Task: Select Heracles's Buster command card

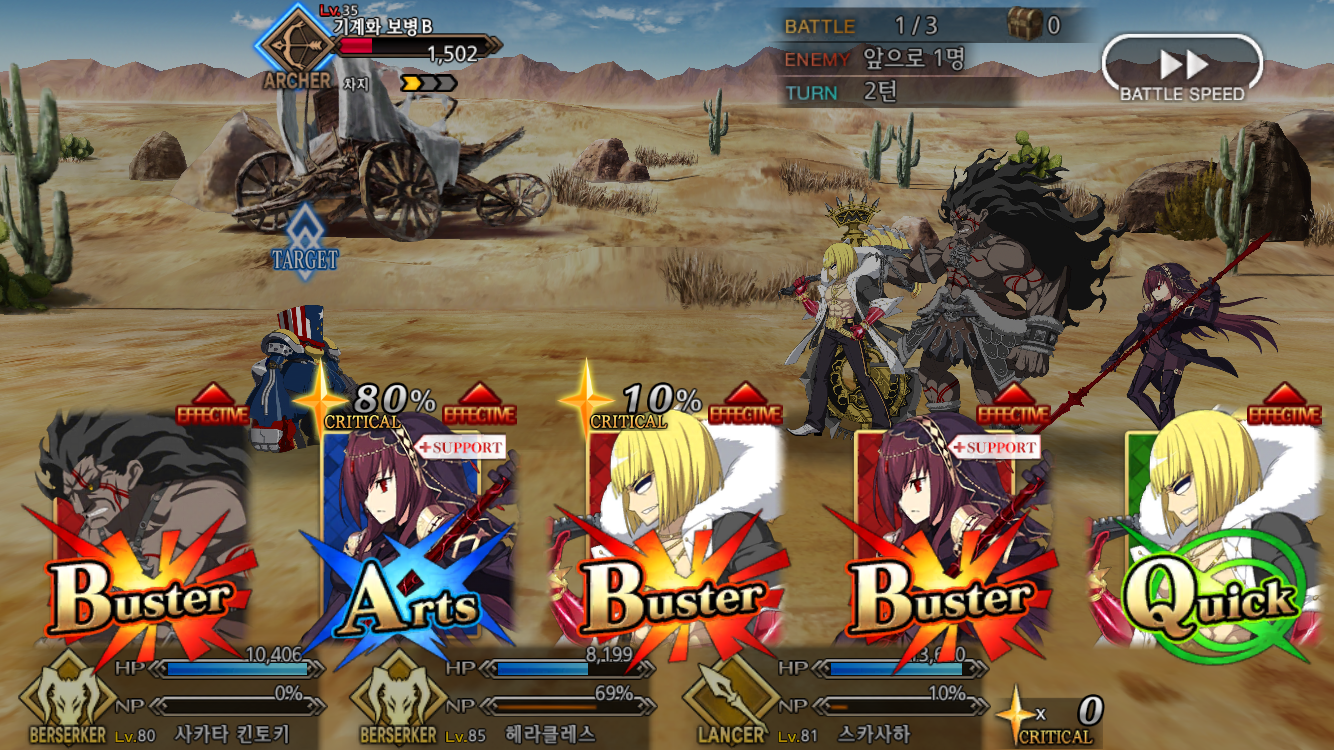Action: 140,540
